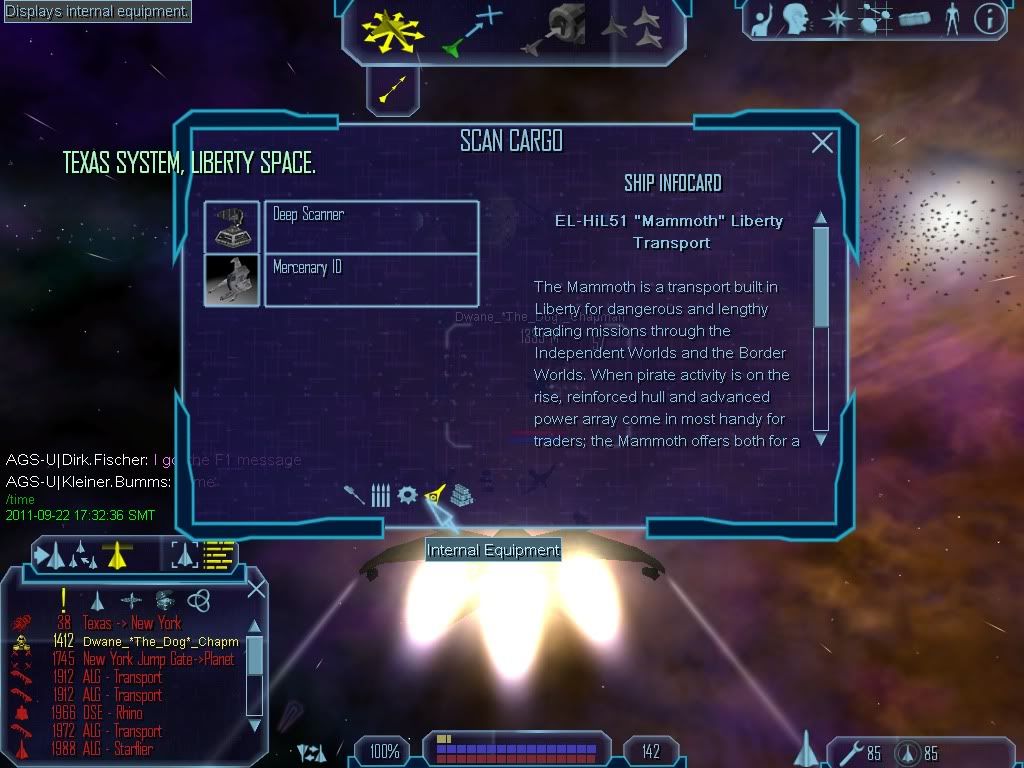The height and width of the screenshot is (768, 1024).
Task: Show commodities with the stacked crates icon
Action: pyautogui.click(x=461, y=495)
